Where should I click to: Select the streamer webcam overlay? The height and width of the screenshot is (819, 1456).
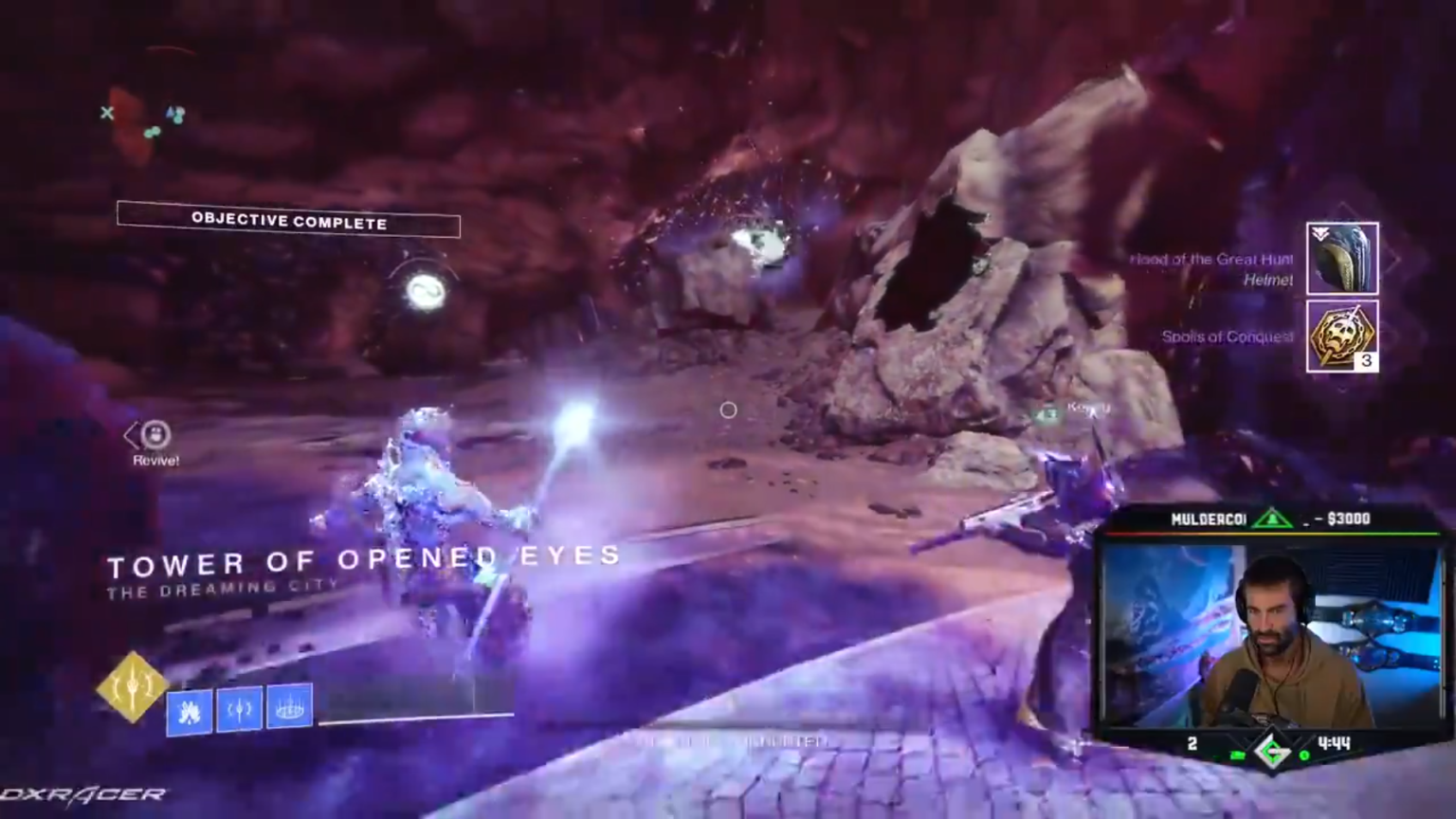1270,633
